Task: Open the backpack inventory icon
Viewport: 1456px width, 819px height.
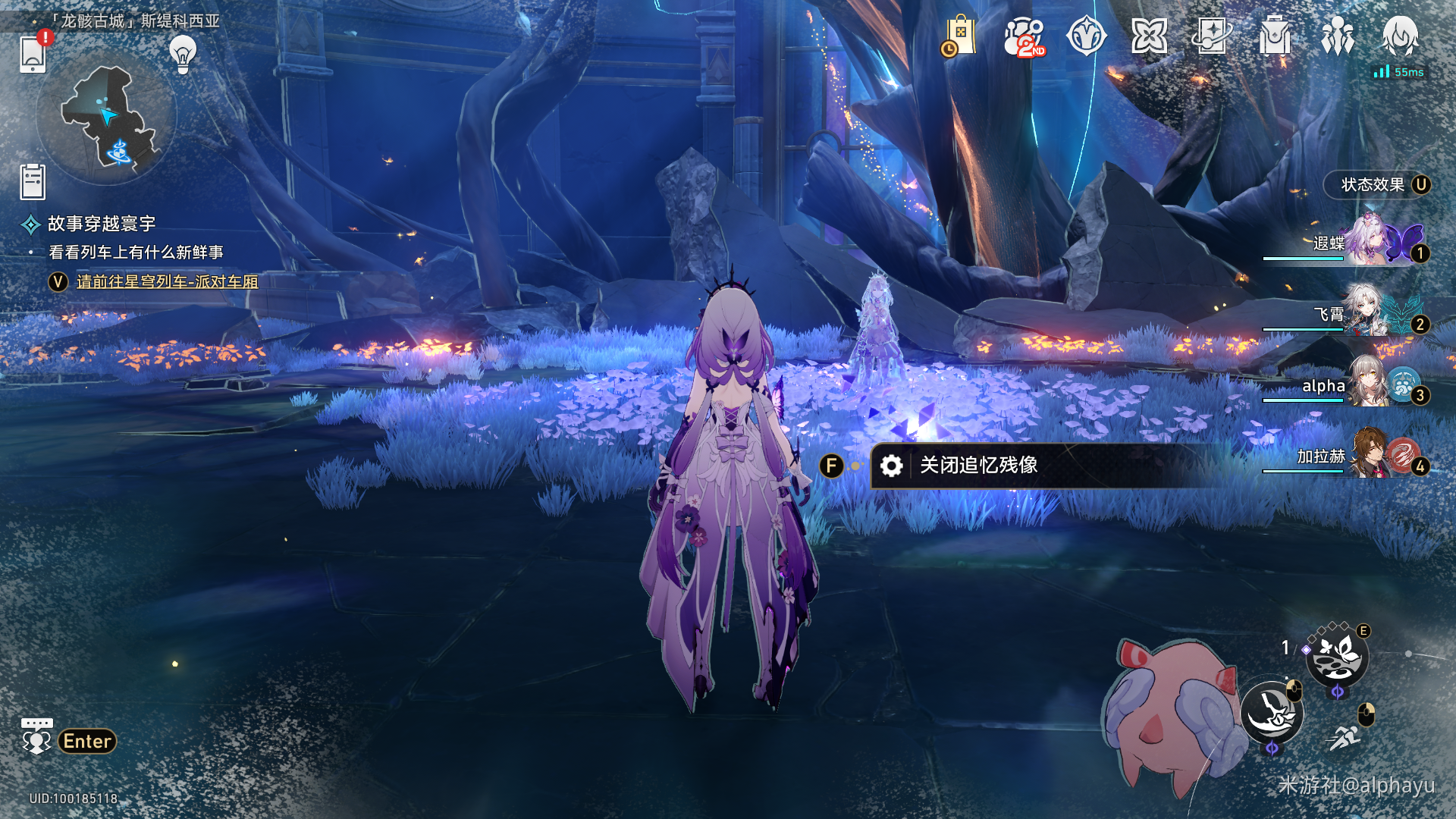Action: (x=1275, y=36)
